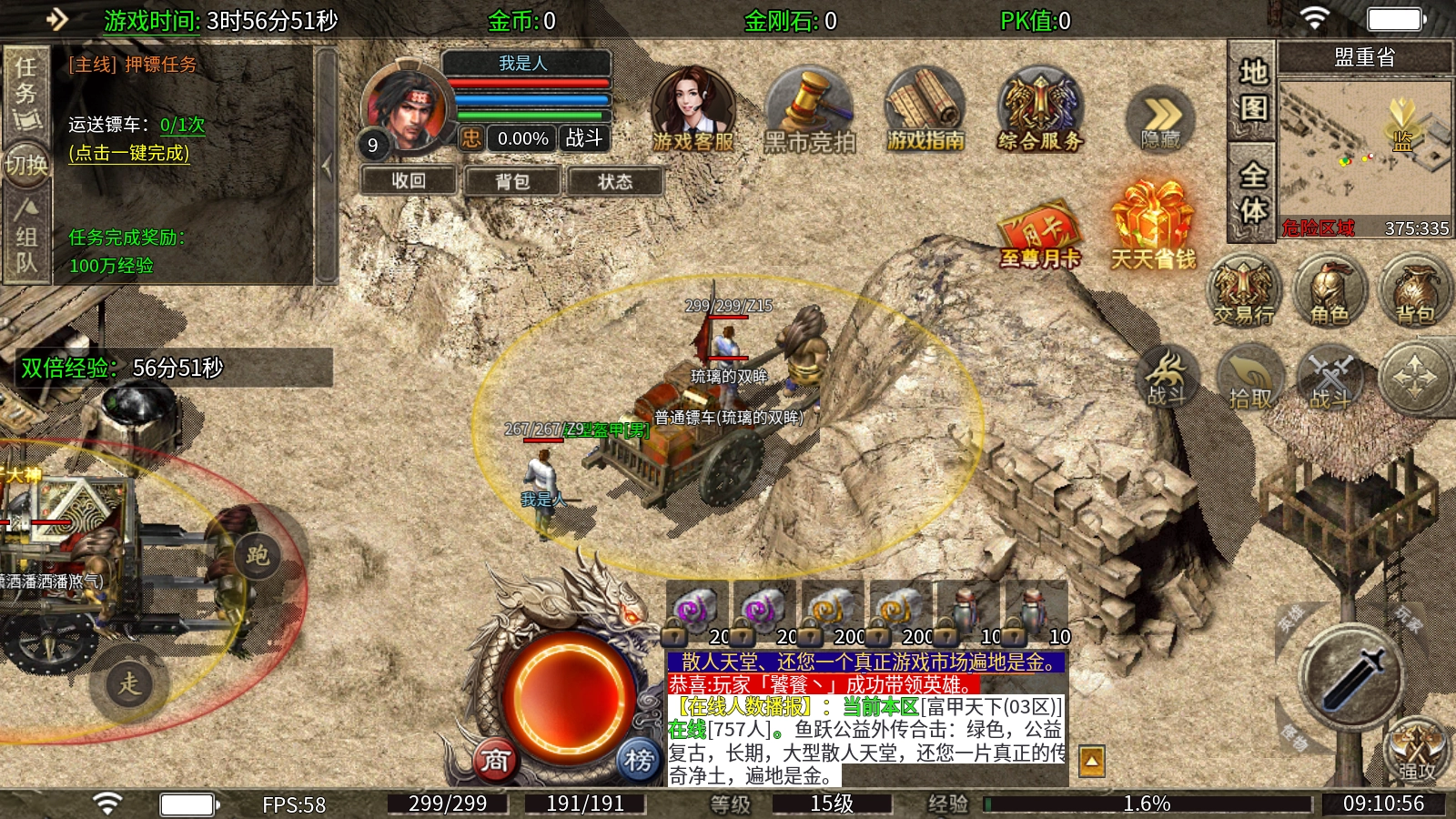
Task: Open the 黑市竞拍 black market auction
Action: coord(809,111)
